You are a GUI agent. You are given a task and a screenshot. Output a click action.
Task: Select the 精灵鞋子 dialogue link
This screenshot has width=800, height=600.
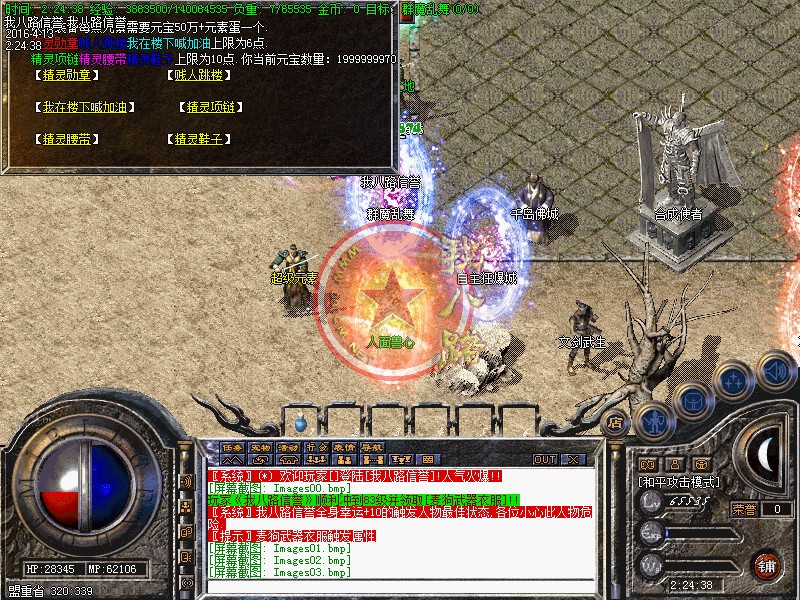197,140
